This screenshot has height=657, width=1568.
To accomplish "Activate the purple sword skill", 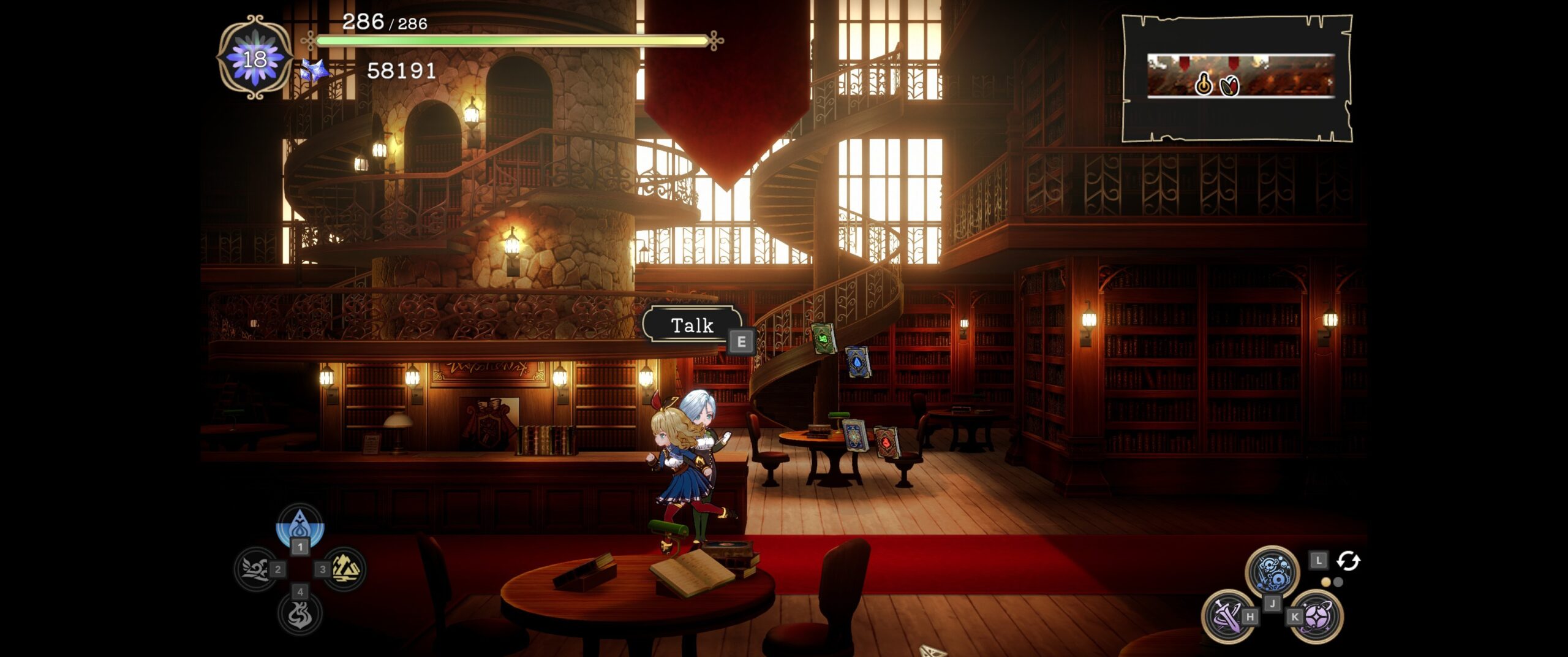I will pyautogui.click(x=1226, y=616).
